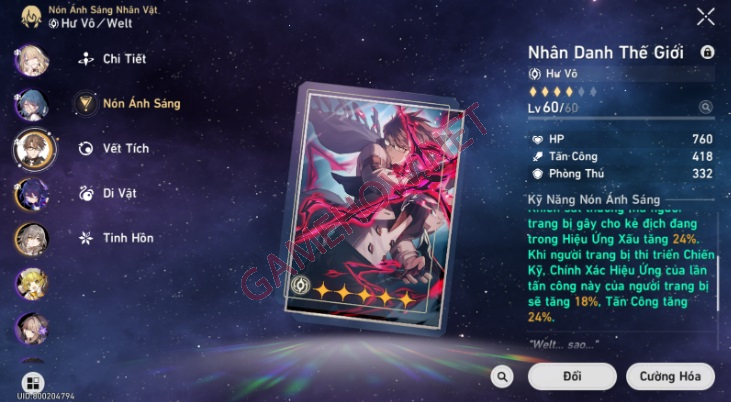View the Nhân Danh Thế Giới light cone card

(x=358, y=202)
